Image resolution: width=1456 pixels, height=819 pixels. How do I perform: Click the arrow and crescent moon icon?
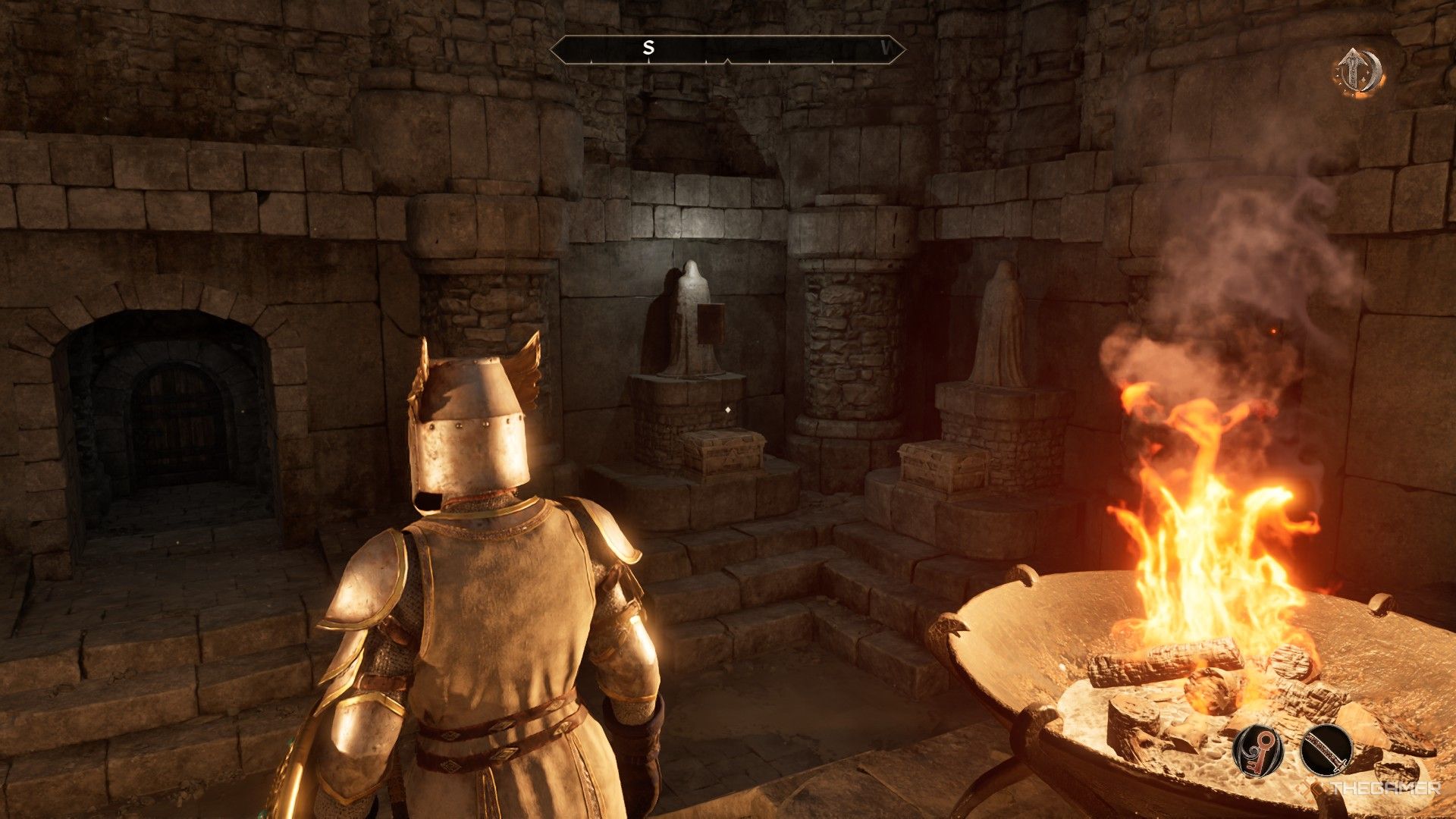click(x=1359, y=72)
